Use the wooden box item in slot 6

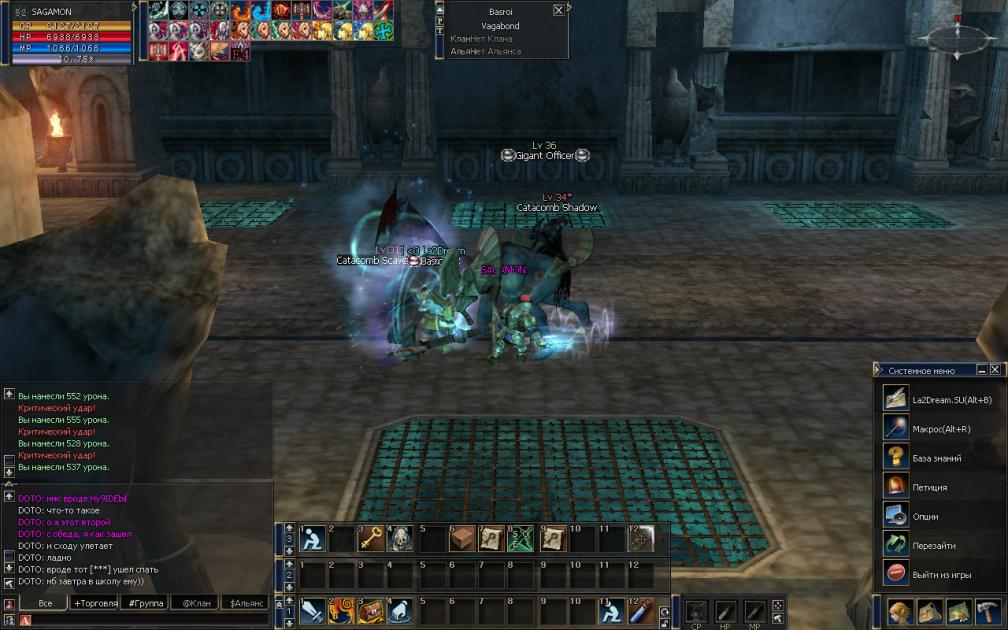click(462, 539)
